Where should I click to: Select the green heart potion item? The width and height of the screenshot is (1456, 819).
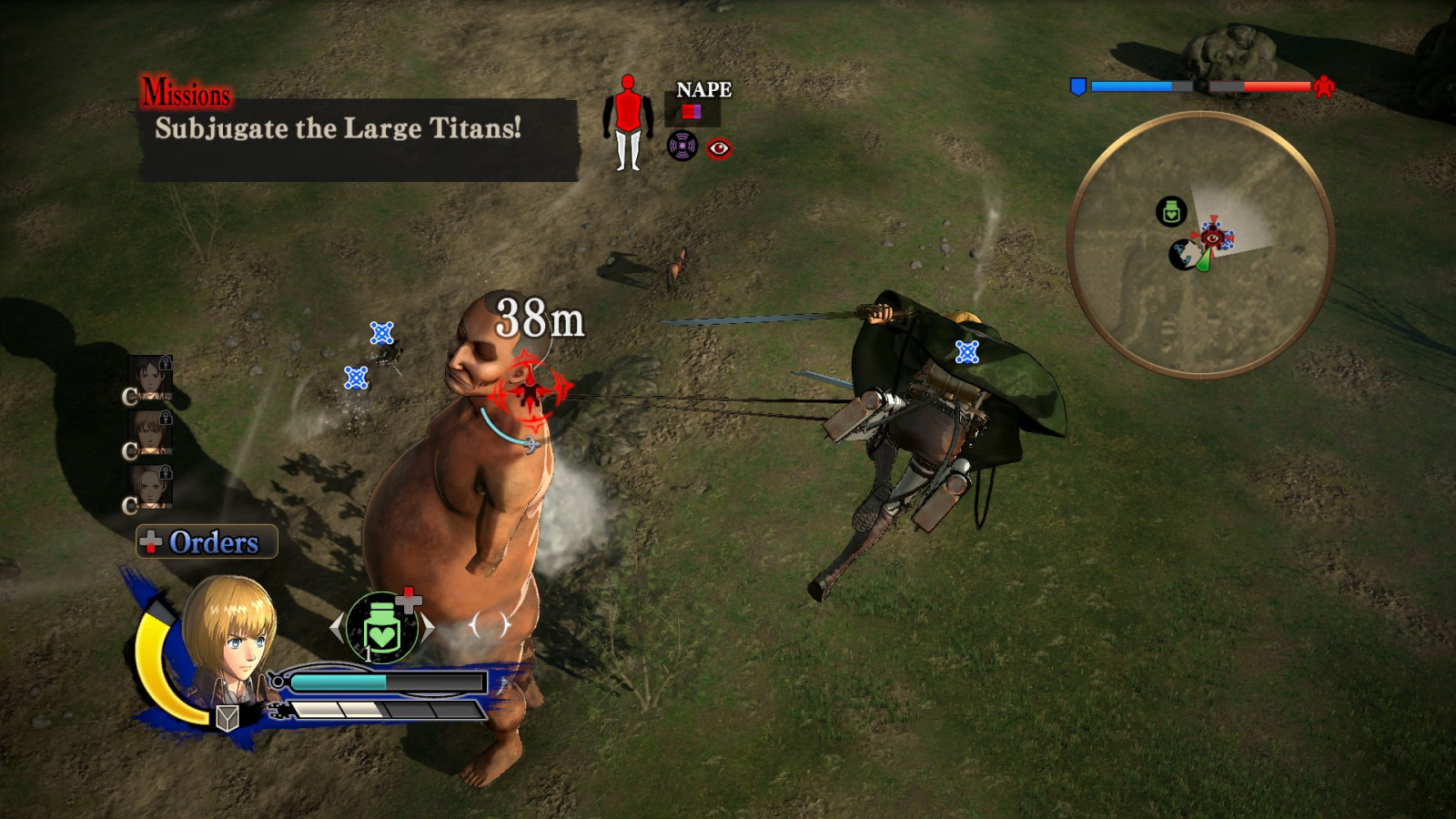coord(382,628)
